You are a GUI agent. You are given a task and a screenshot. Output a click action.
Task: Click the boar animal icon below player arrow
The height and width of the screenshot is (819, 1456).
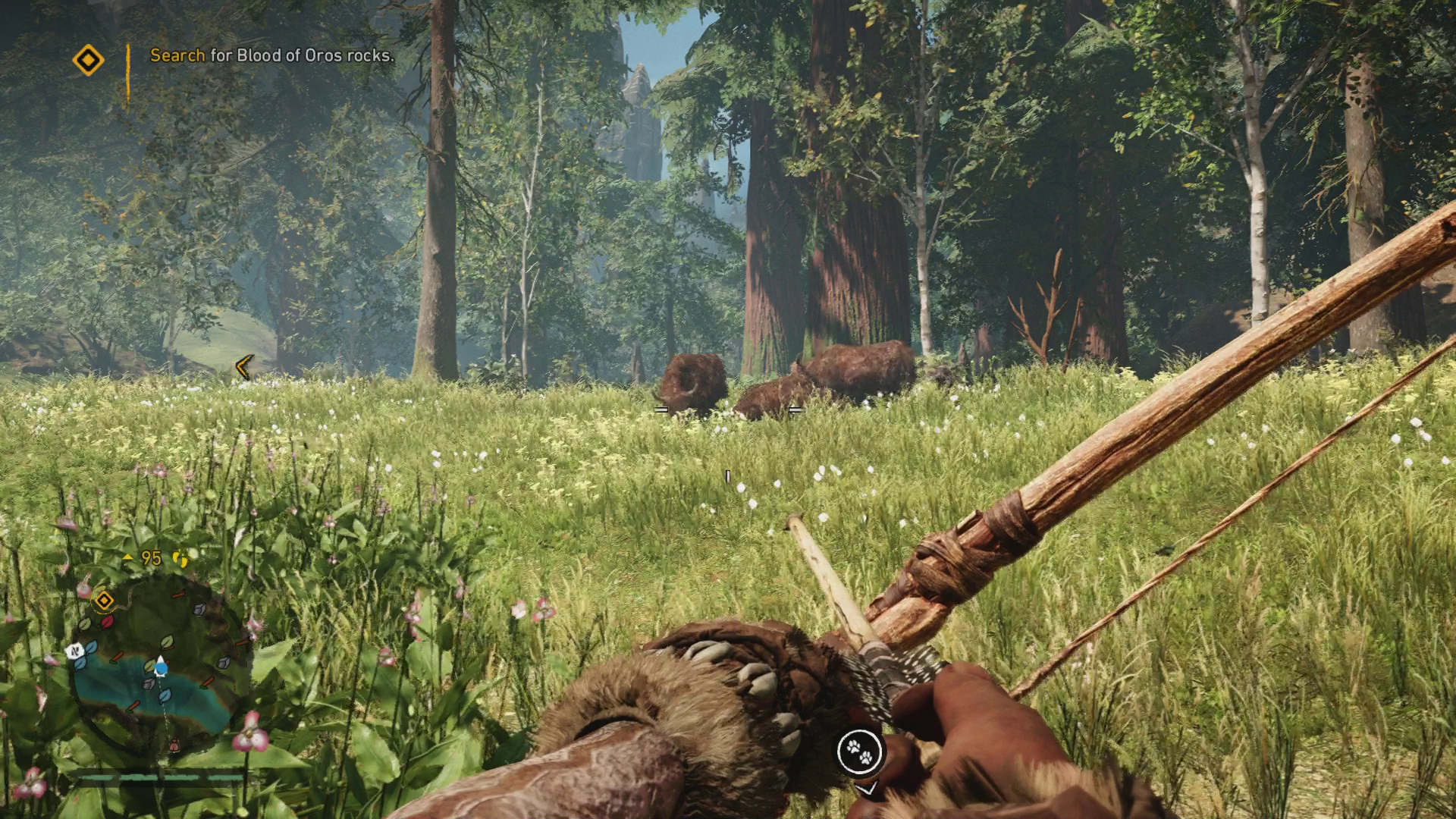tap(174, 745)
